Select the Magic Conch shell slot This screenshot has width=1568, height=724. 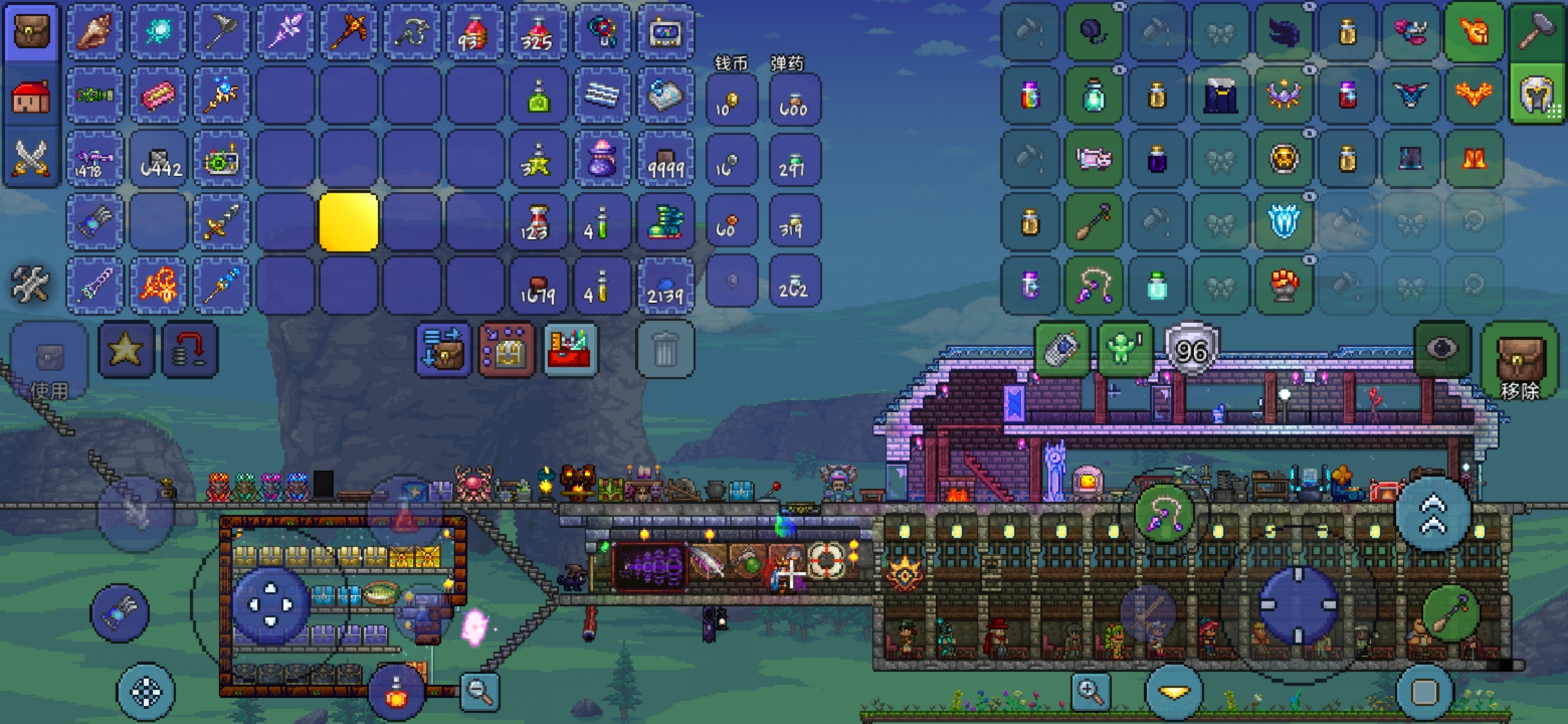point(95,32)
